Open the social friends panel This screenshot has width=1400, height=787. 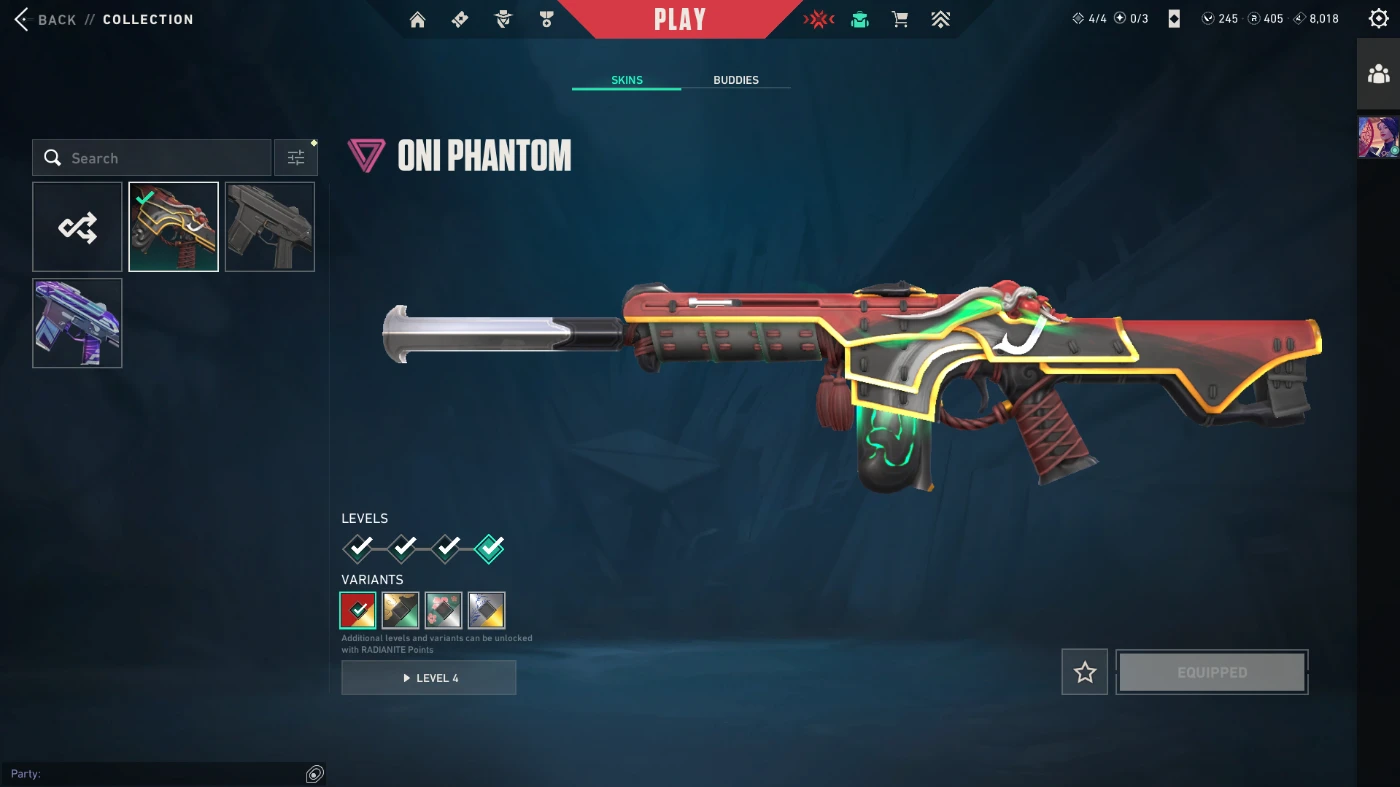(x=1378, y=74)
